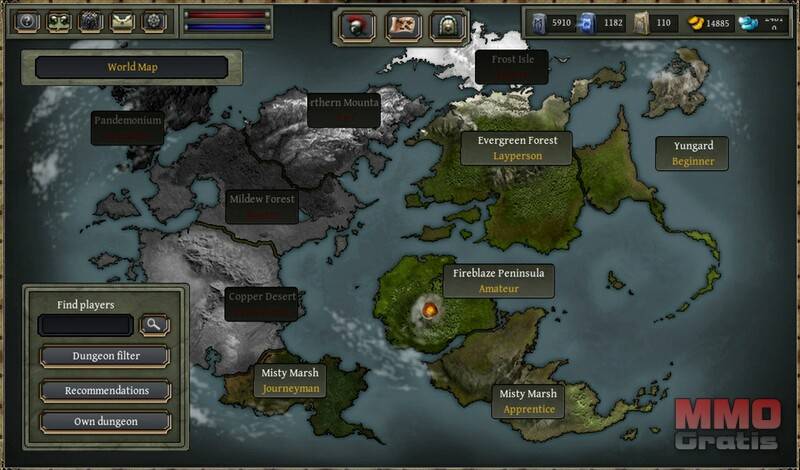Open the gear settings icon

click(x=154, y=21)
